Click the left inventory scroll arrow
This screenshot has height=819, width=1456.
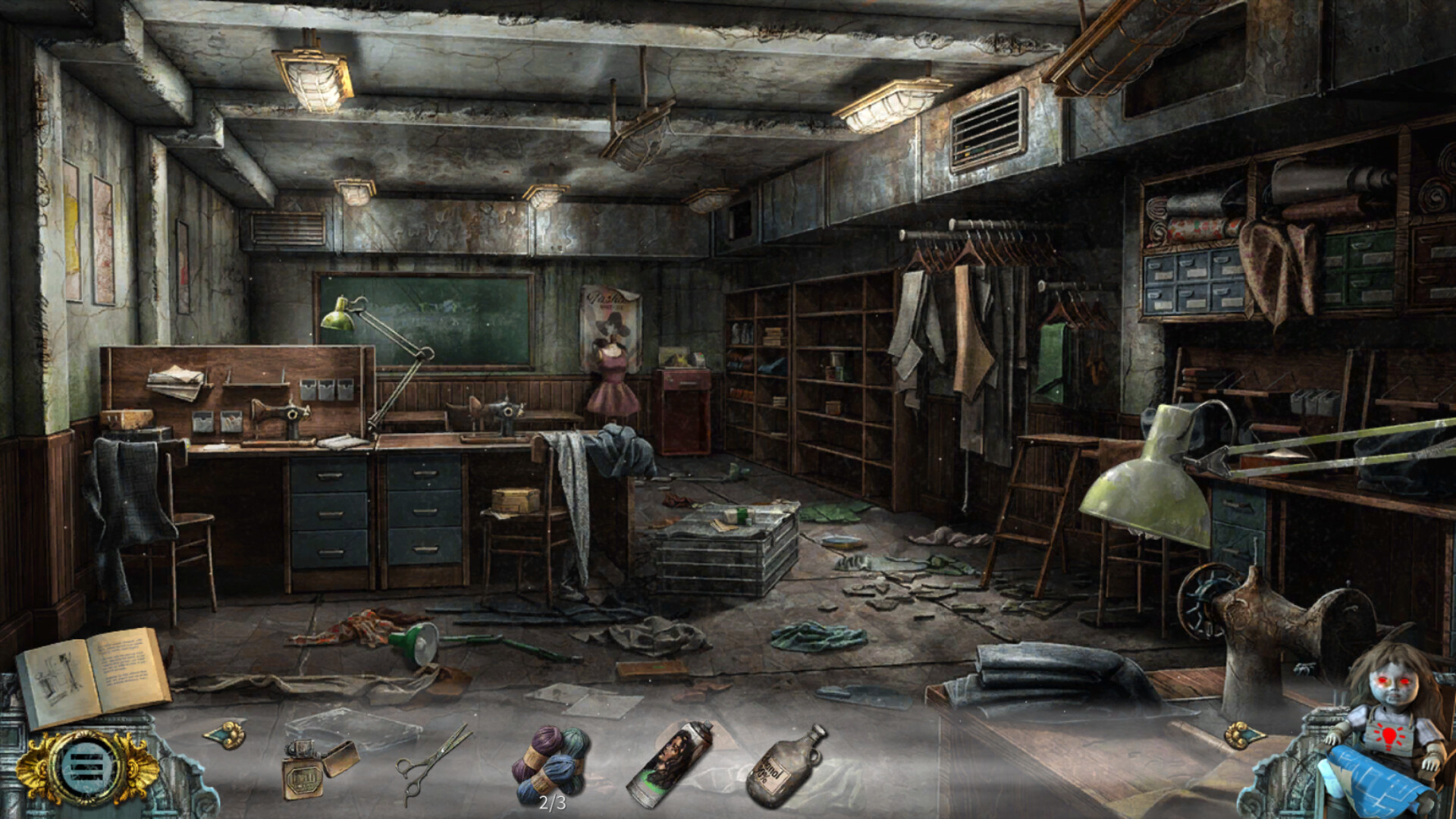[x=224, y=734]
